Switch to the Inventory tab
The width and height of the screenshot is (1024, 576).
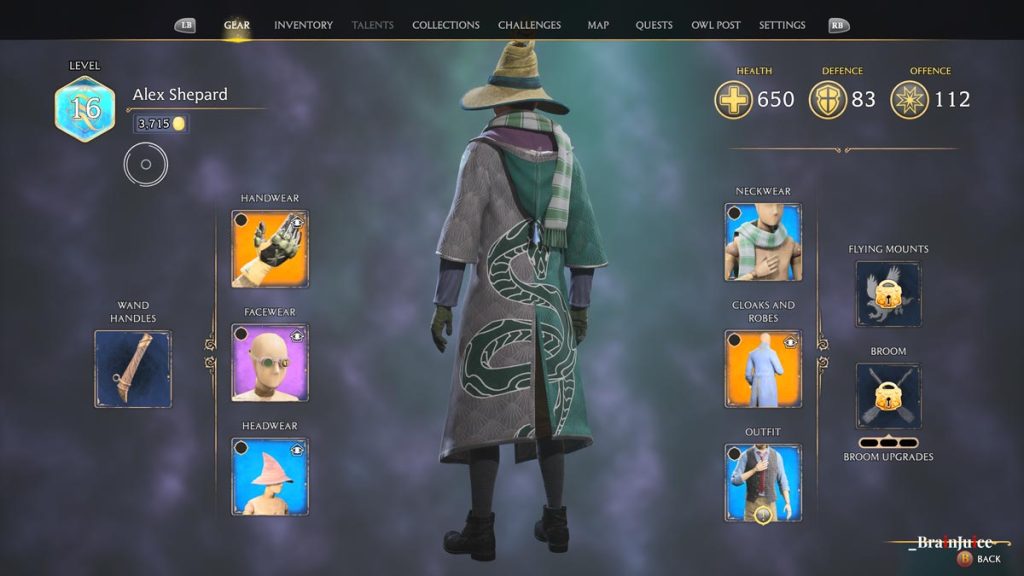tap(303, 25)
